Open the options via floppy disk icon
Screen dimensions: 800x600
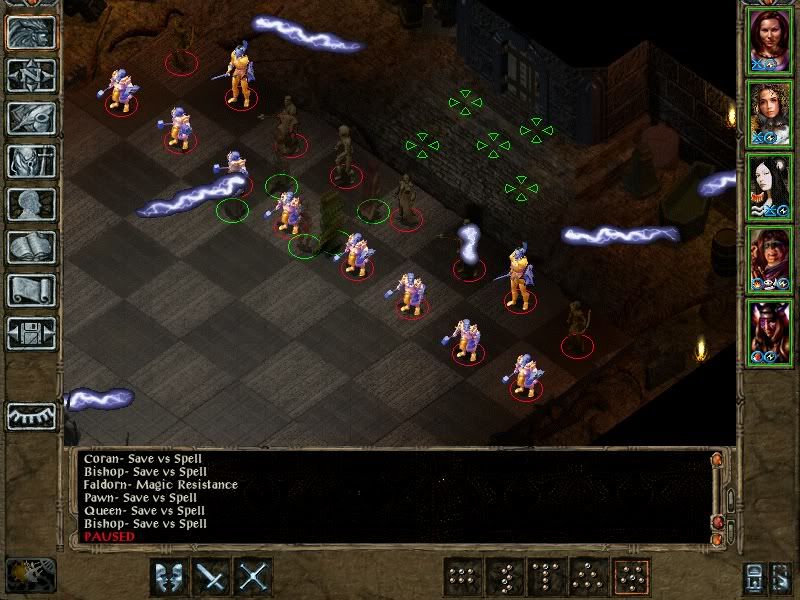(31, 333)
